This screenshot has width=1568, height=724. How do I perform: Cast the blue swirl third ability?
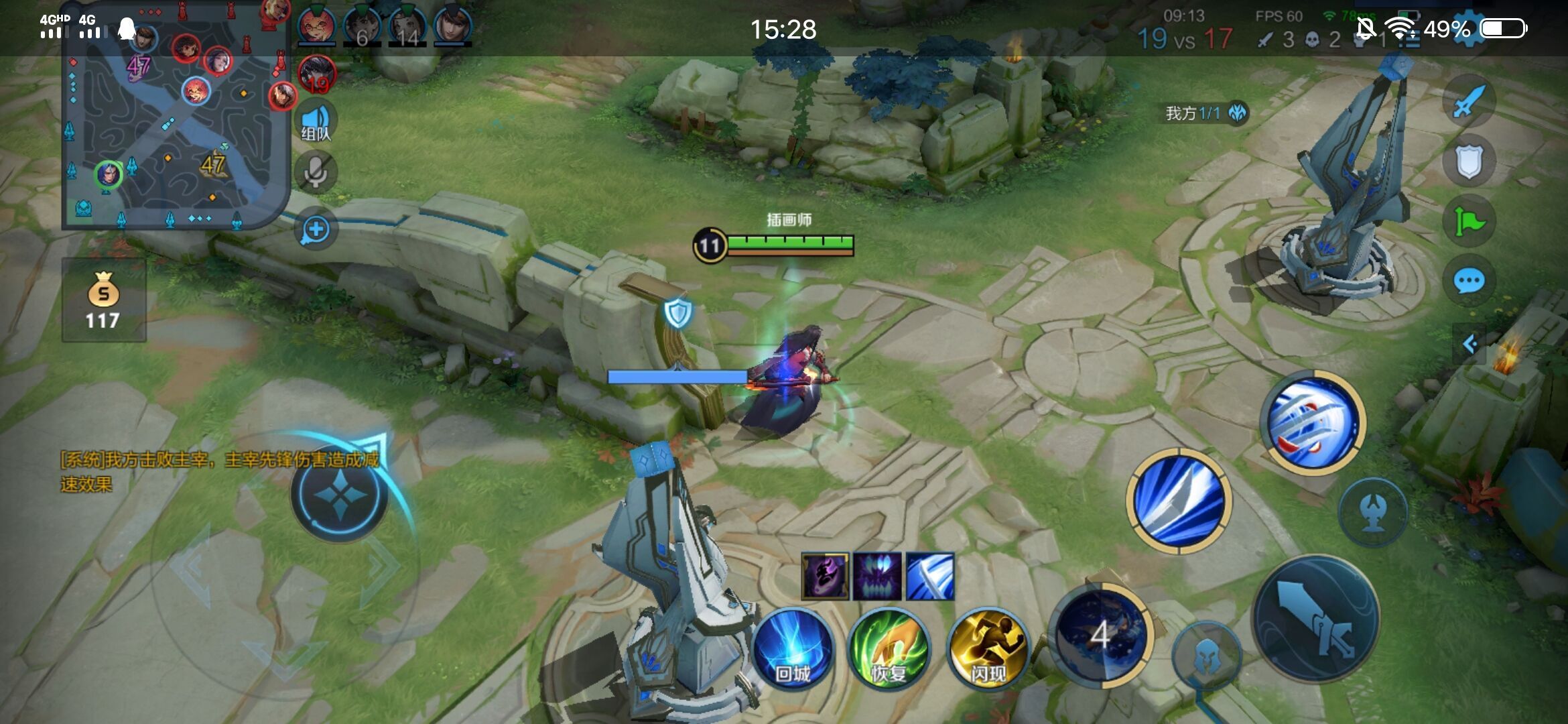point(1313,423)
